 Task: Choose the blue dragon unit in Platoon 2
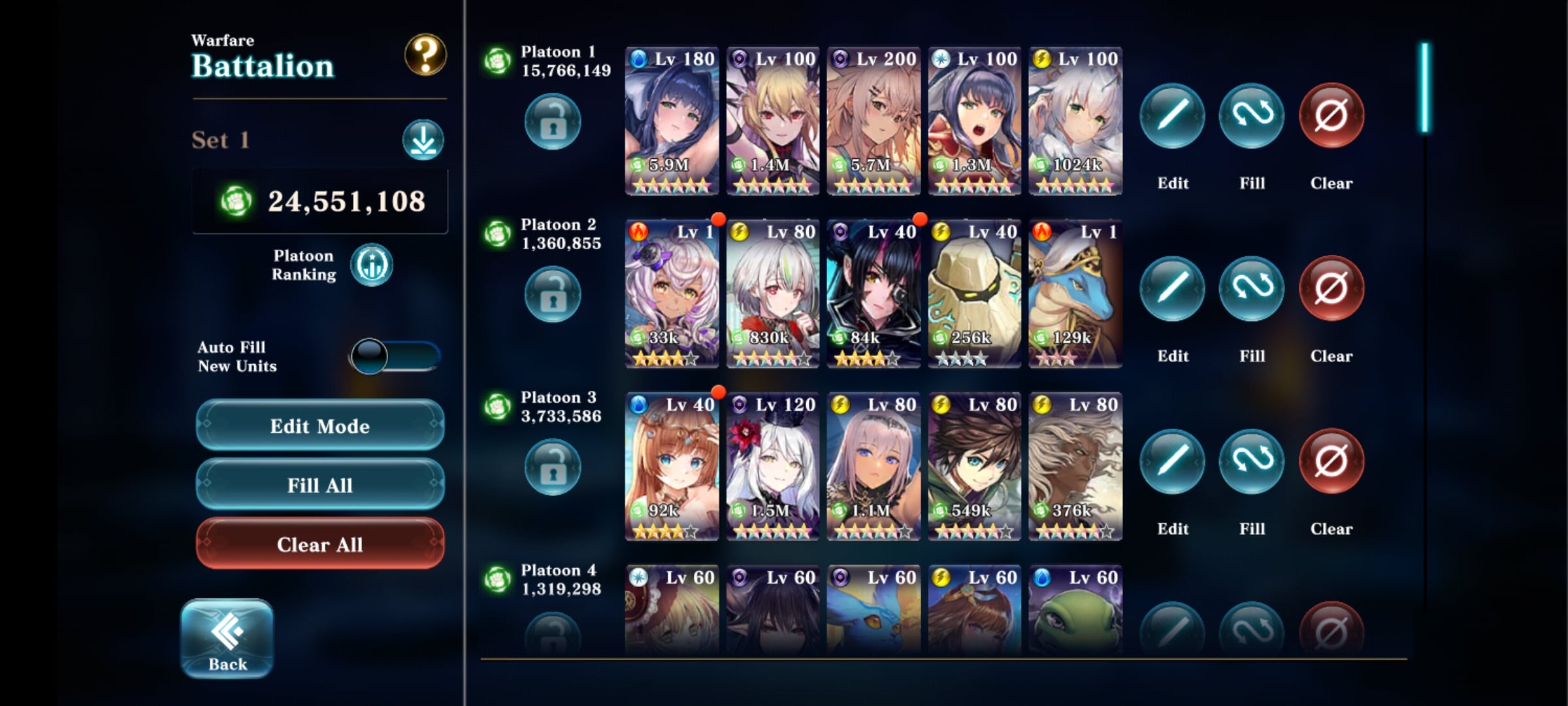pos(1075,294)
